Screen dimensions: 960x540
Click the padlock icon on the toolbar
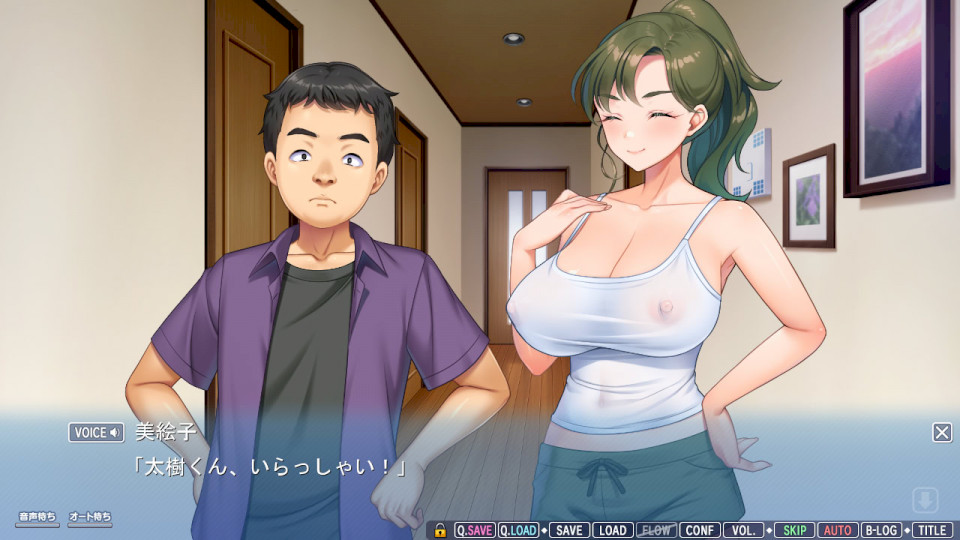[x=440, y=530]
